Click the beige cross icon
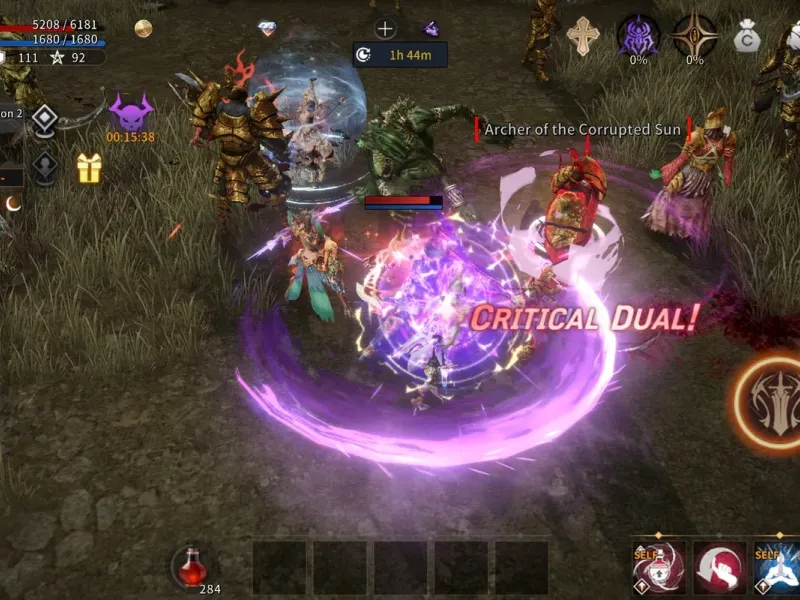This screenshot has width=800, height=600. [x=583, y=36]
